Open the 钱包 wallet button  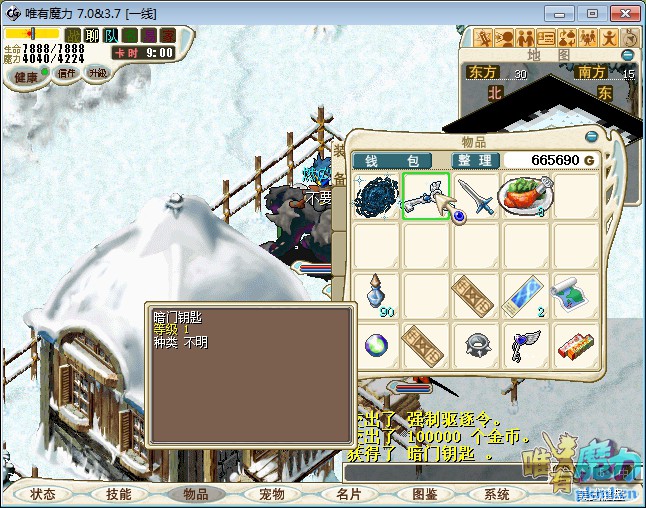pos(392,160)
